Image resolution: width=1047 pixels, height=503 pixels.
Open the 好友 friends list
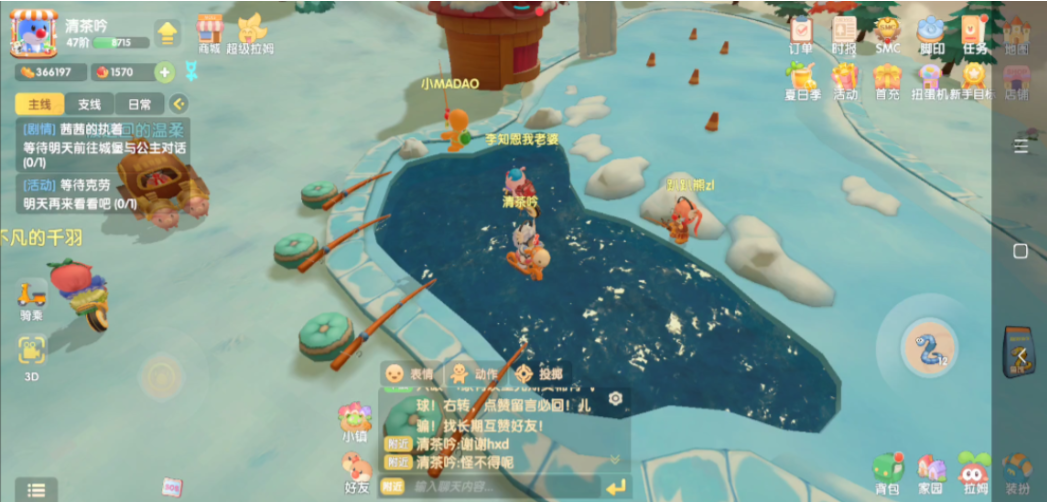click(x=356, y=472)
